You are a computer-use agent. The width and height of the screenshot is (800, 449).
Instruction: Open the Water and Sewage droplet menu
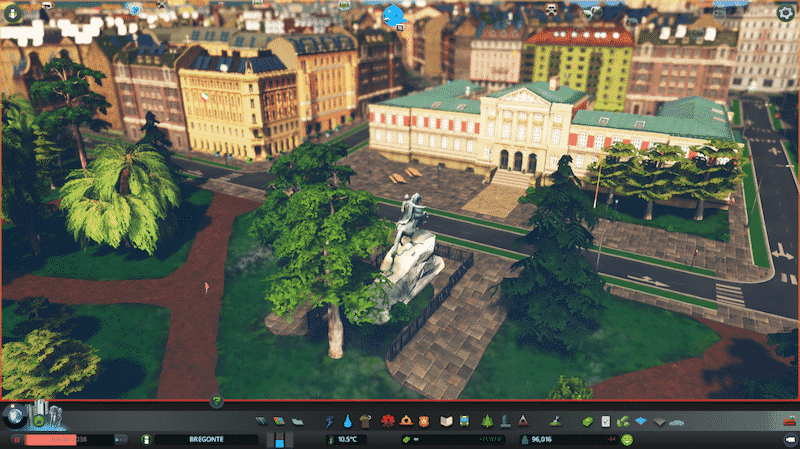tap(348, 421)
